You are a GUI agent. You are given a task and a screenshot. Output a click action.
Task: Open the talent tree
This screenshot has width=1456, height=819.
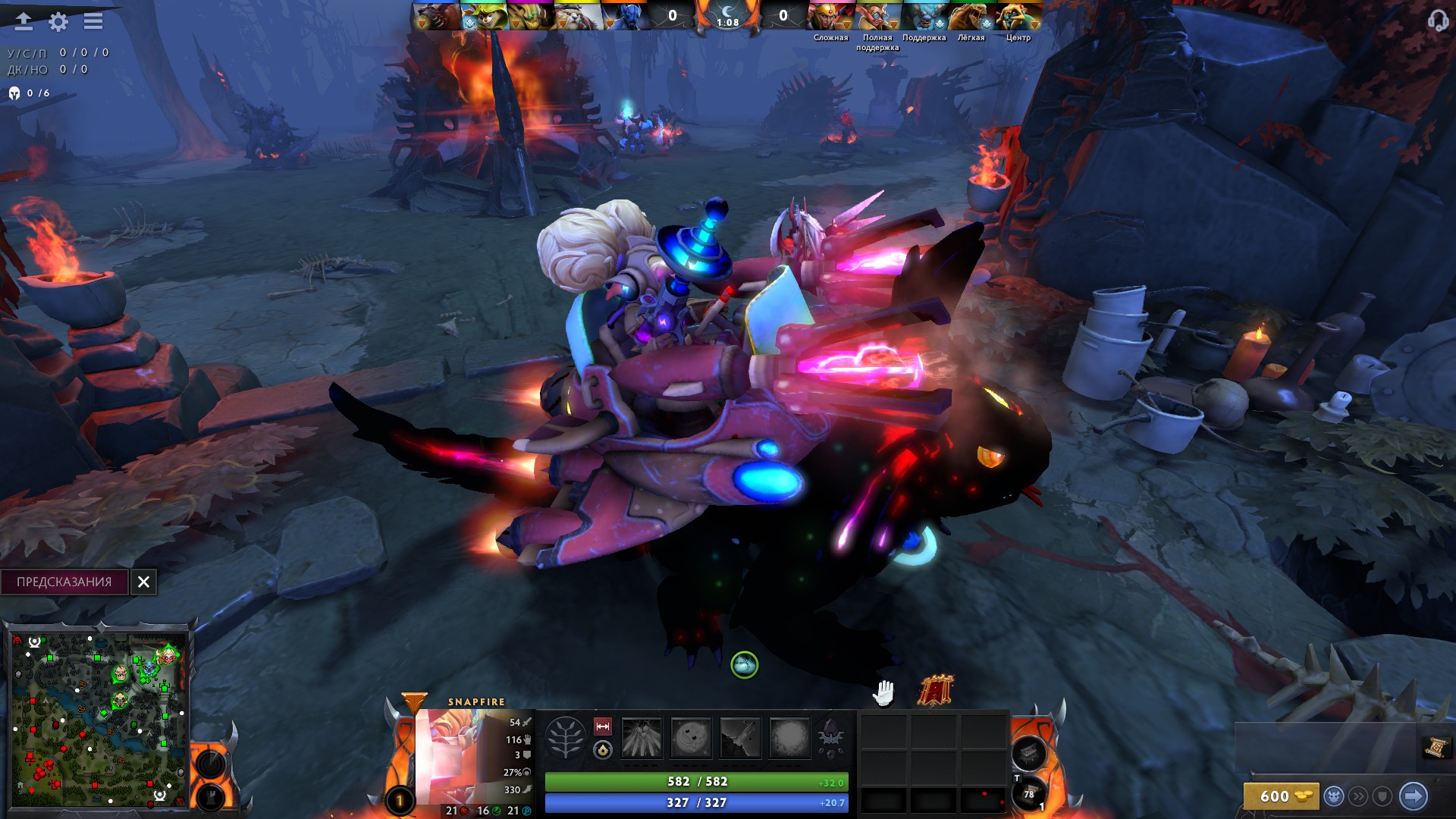[566, 737]
